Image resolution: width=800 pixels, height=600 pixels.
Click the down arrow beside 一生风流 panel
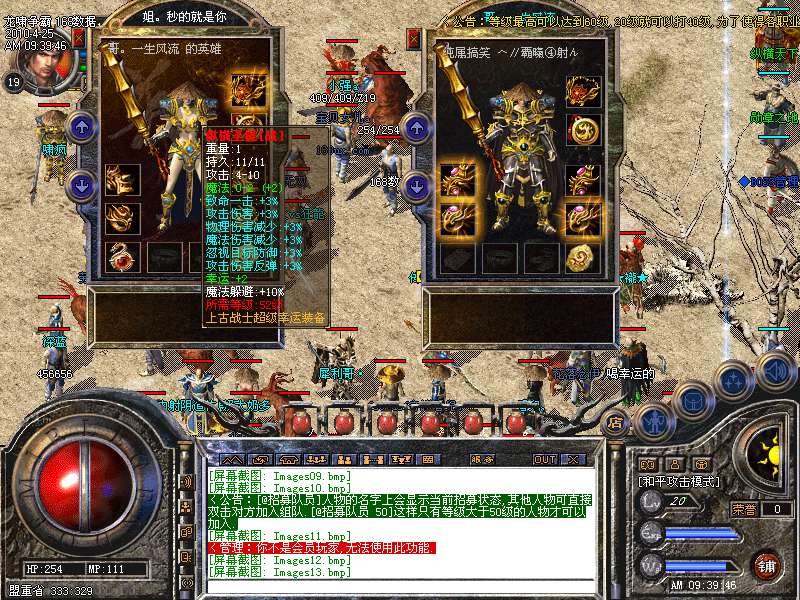tap(81, 185)
